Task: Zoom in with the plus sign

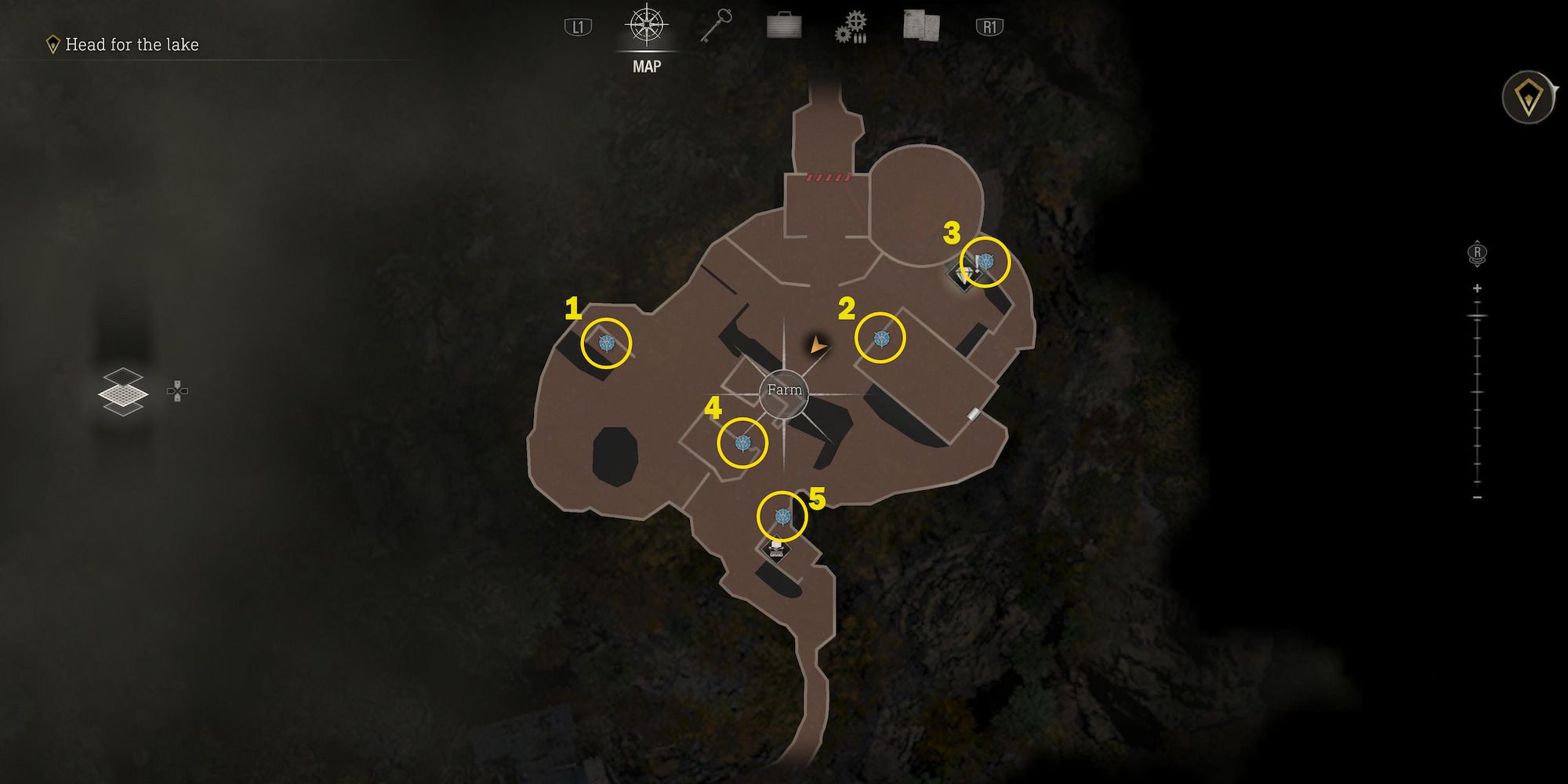Action: [x=1477, y=289]
